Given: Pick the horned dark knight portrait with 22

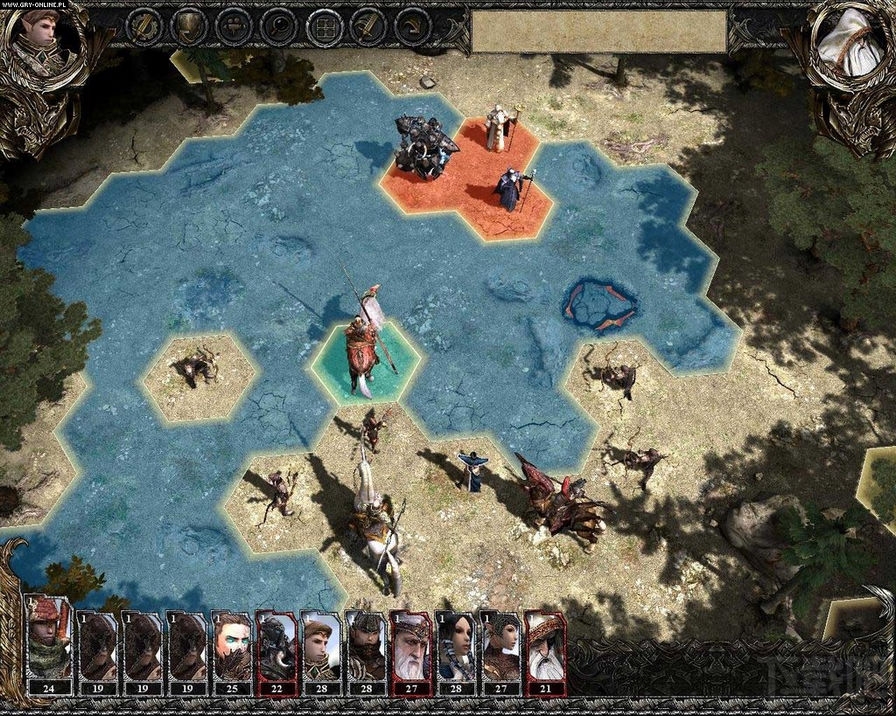Looking at the screenshot, I should tap(276, 646).
